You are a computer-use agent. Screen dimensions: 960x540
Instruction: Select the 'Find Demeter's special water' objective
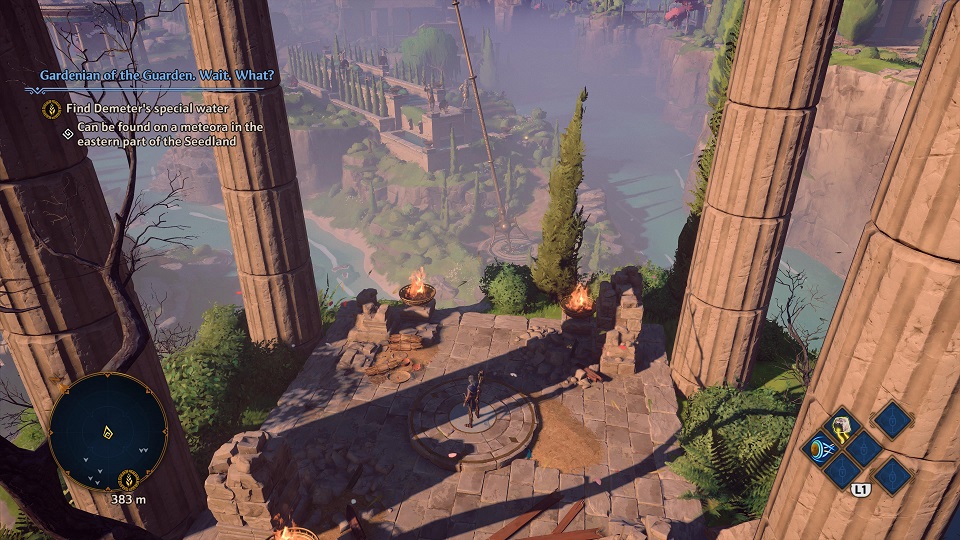[x=147, y=109]
